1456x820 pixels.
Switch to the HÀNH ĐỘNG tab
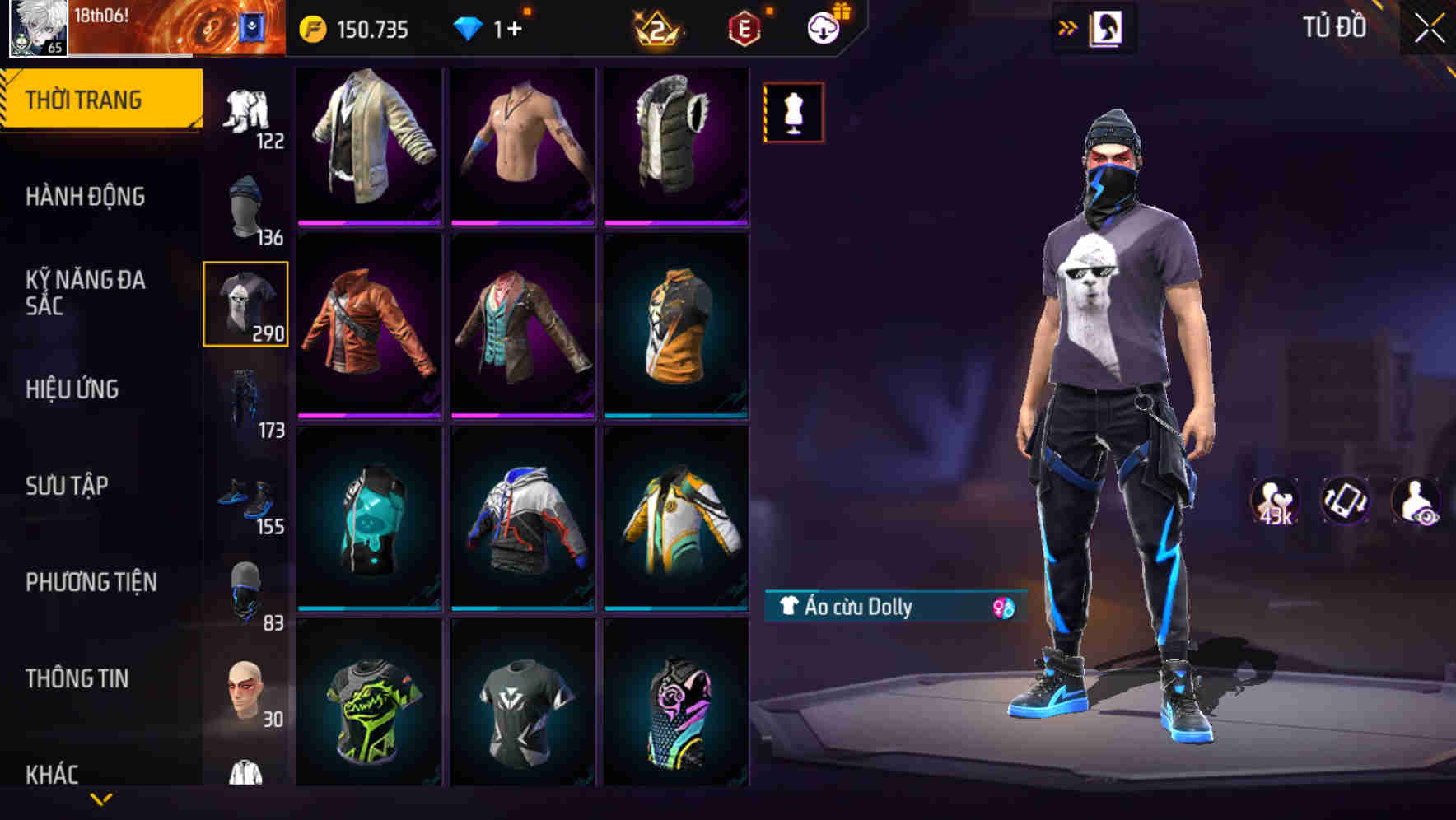(x=85, y=197)
